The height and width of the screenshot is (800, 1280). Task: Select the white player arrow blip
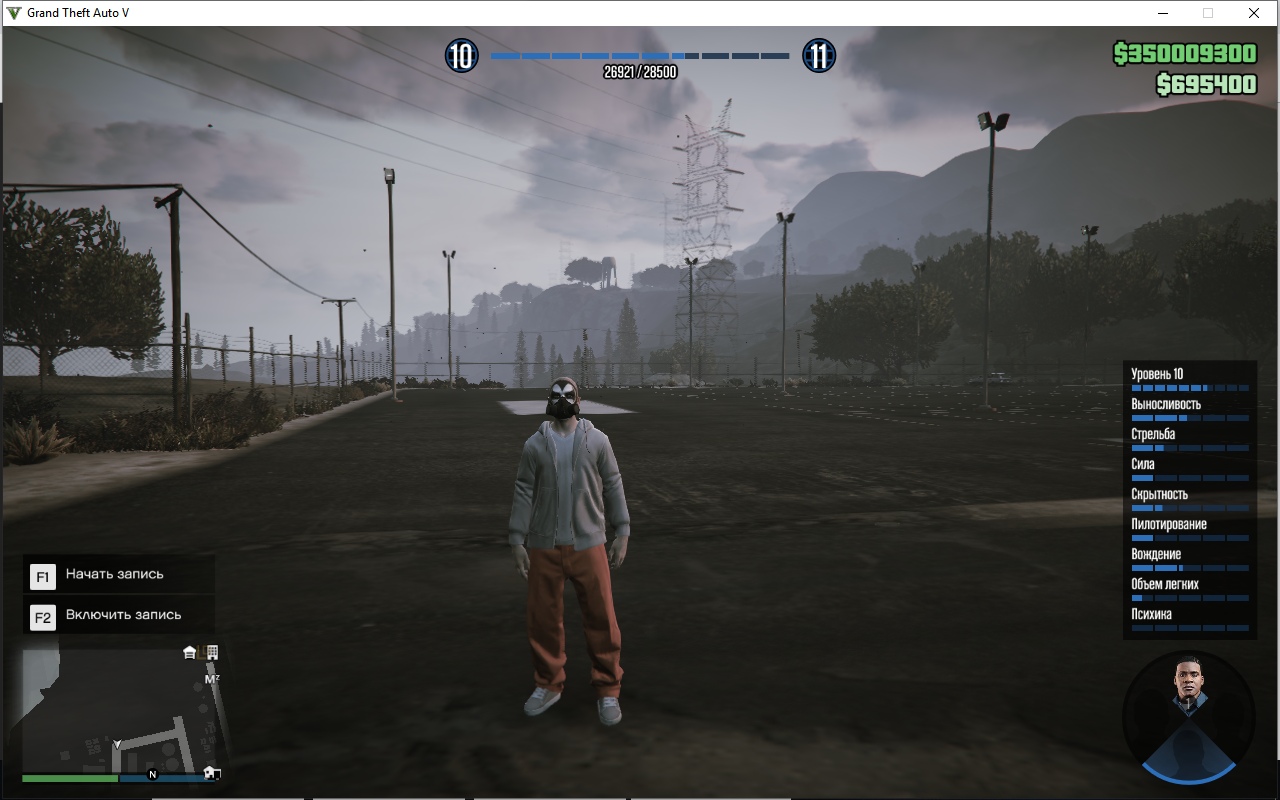pyautogui.click(x=117, y=745)
